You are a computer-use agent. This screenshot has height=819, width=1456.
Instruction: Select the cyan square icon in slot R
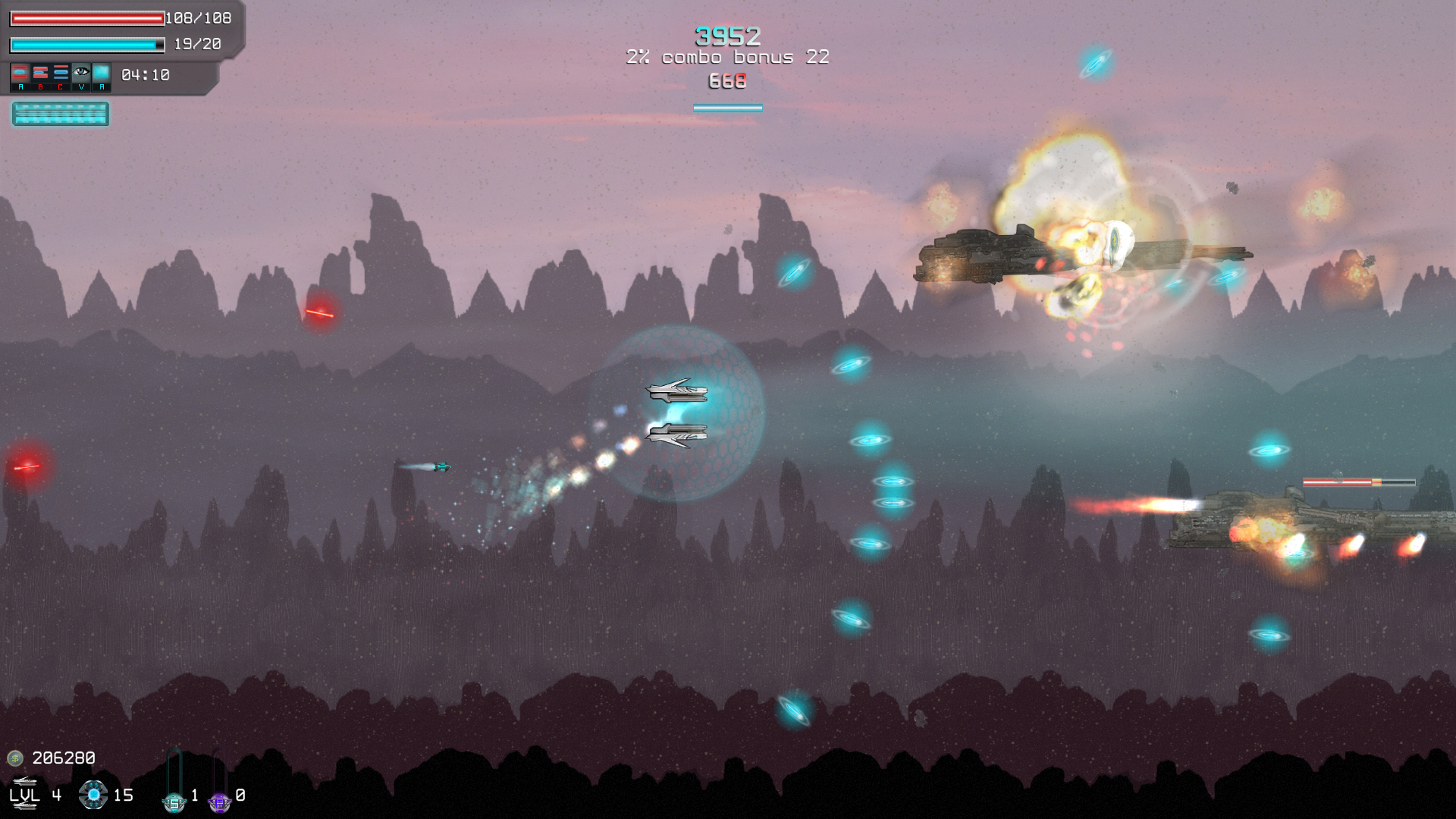102,72
